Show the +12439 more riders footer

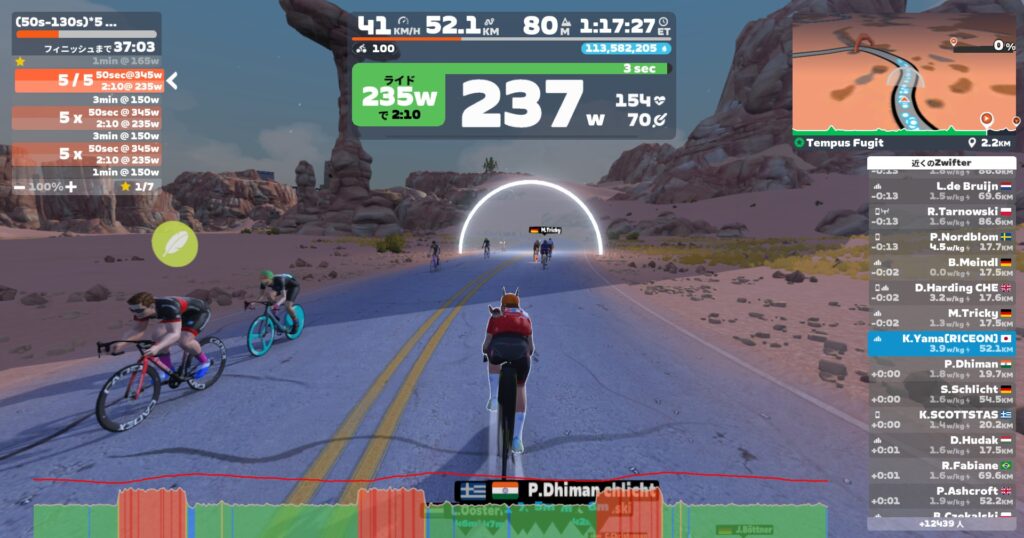pyautogui.click(x=941, y=524)
